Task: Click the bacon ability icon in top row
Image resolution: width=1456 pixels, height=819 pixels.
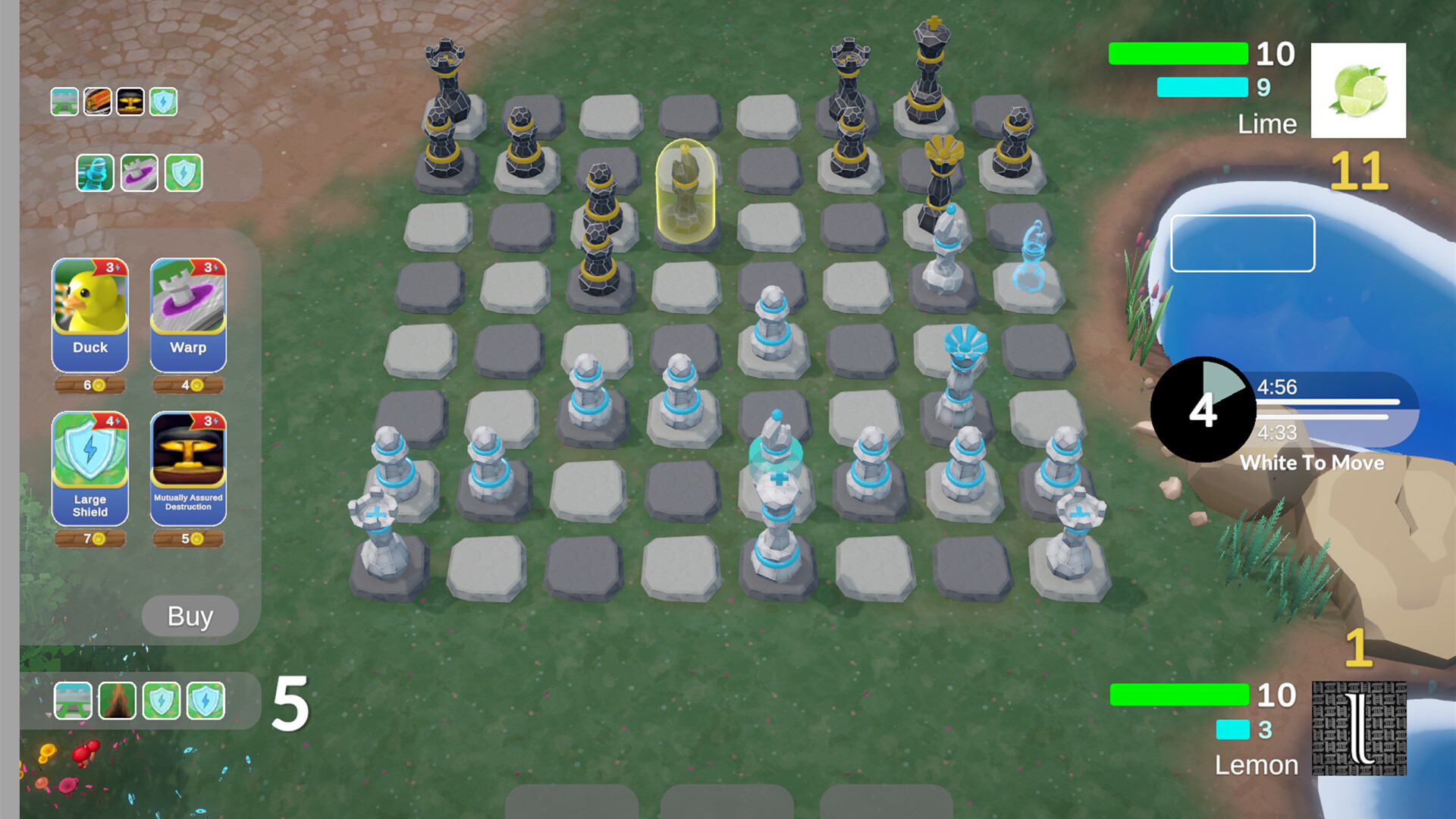Action: (x=96, y=101)
